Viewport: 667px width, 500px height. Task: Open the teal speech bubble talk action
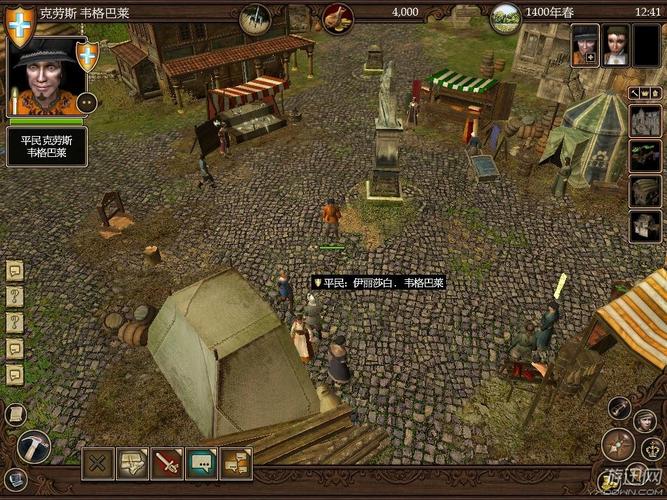point(202,462)
